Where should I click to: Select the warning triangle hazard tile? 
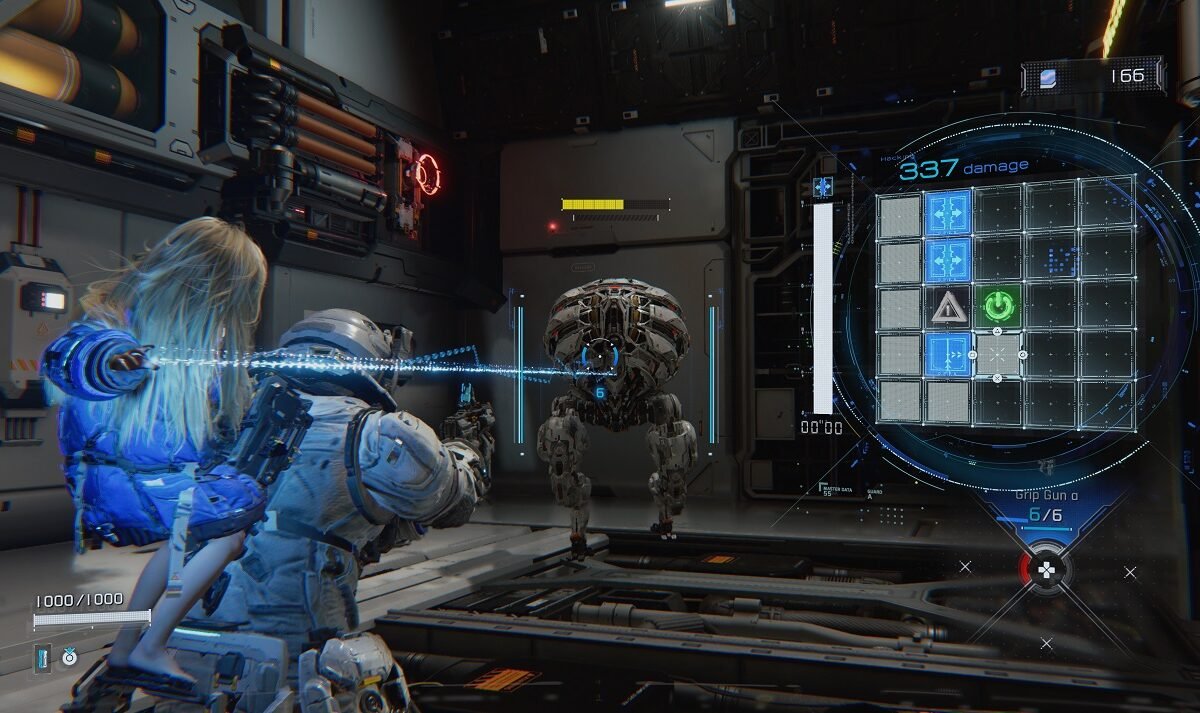tap(948, 306)
